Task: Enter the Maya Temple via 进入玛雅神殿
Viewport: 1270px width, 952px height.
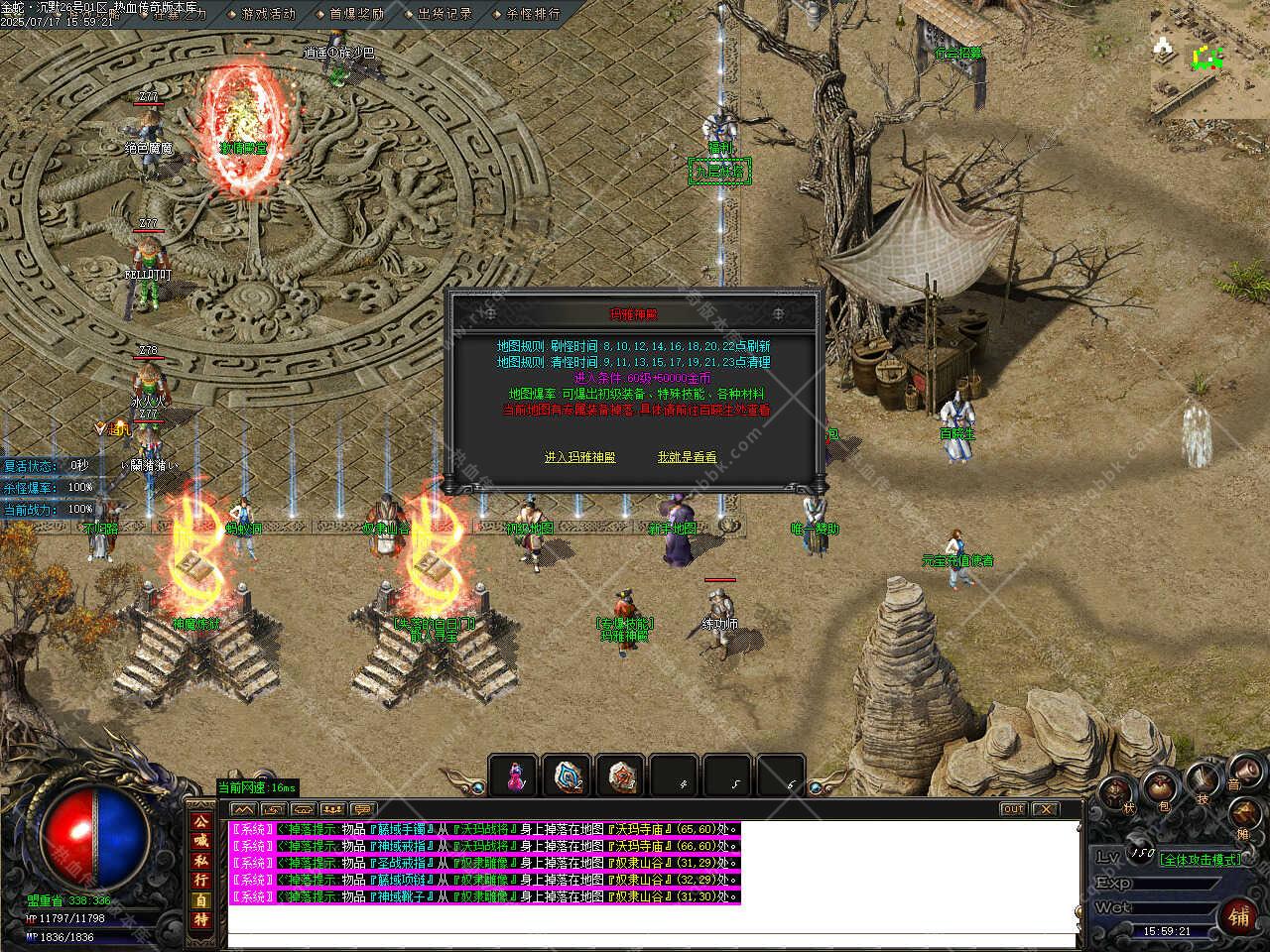Action: coord(579,457)
